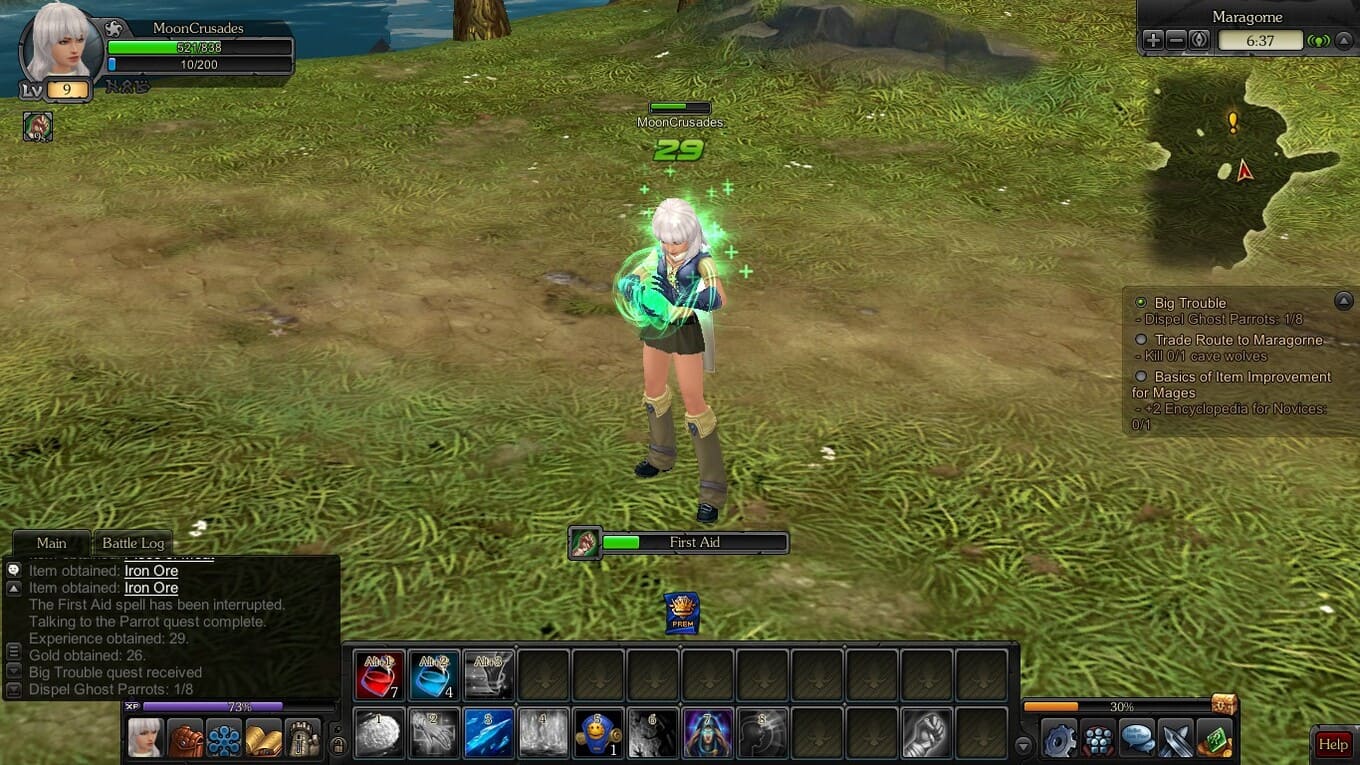Select the clenched fist attack slot

click(926, 733)
